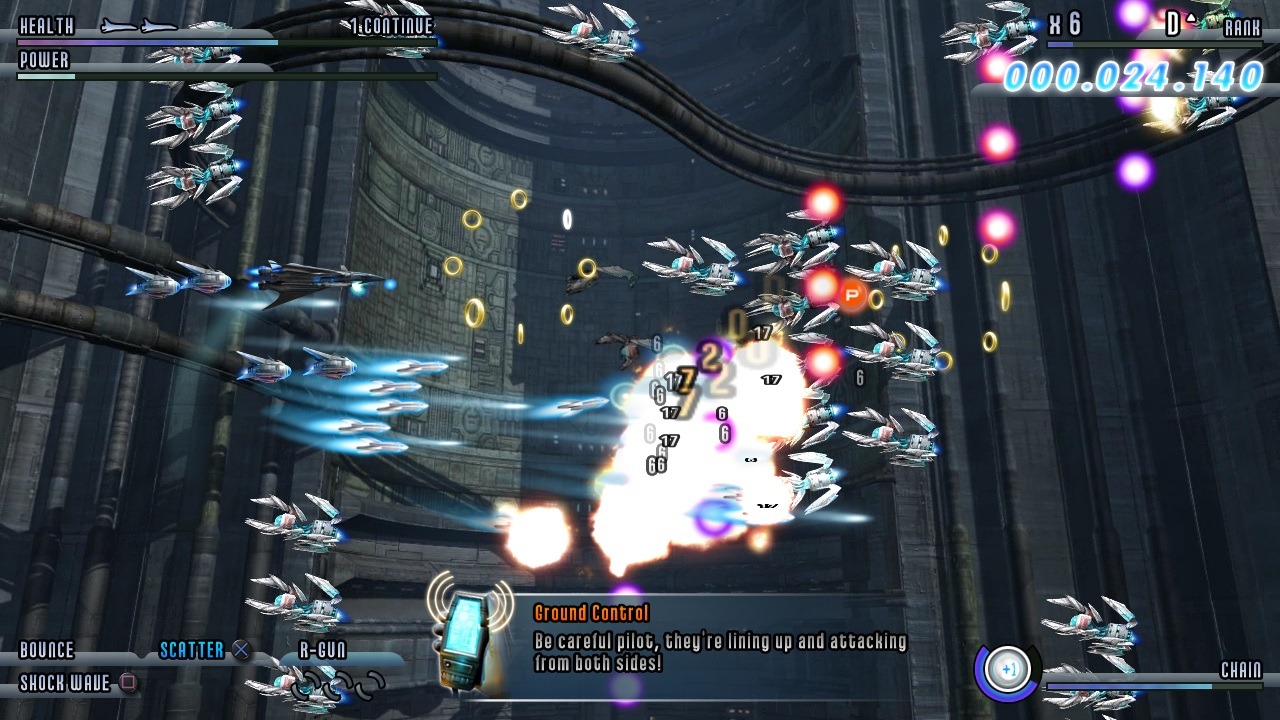Choose the Scatter weapon

pyautogui.click(x=192, y=651)
